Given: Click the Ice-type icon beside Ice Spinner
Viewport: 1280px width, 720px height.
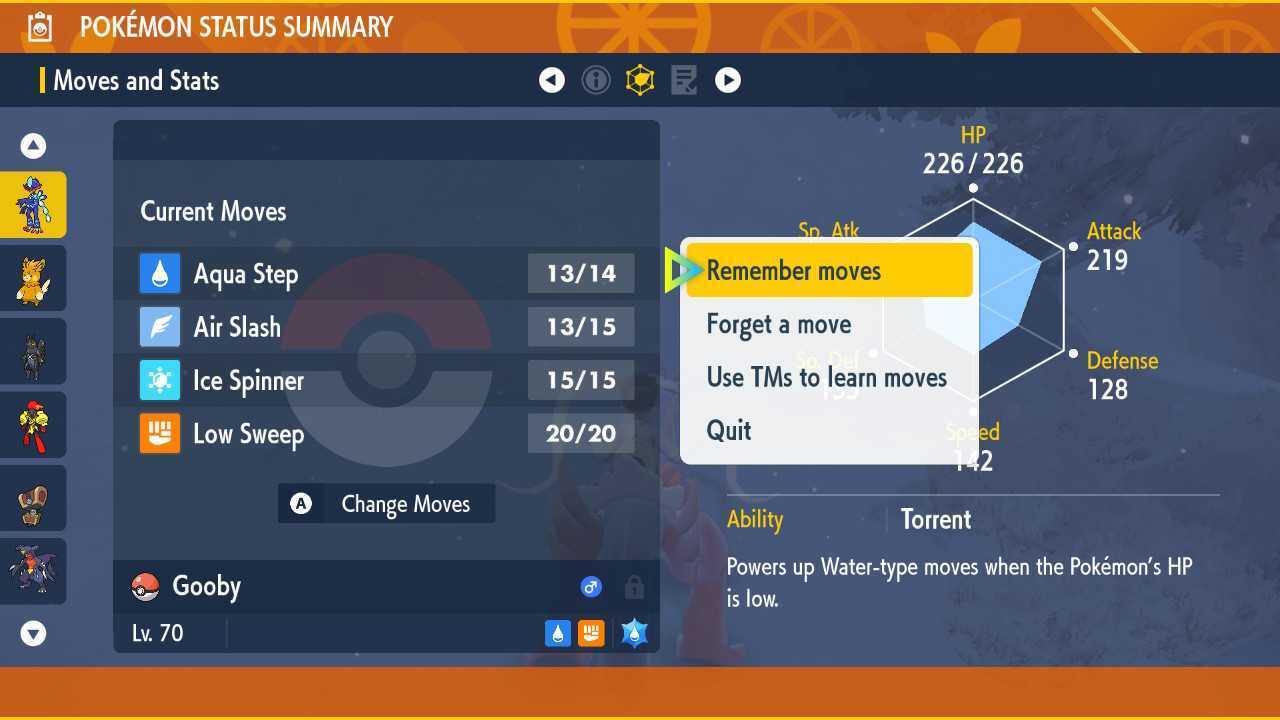Looking at the screenshot, I should pyautogui.click(x=160, y=380).
